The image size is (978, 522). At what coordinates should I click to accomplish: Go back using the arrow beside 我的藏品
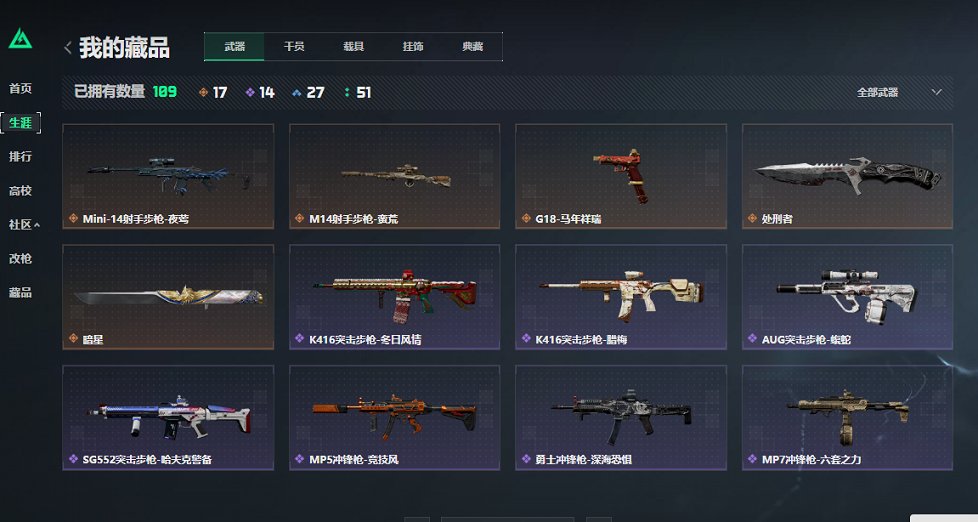click(68, 47)
